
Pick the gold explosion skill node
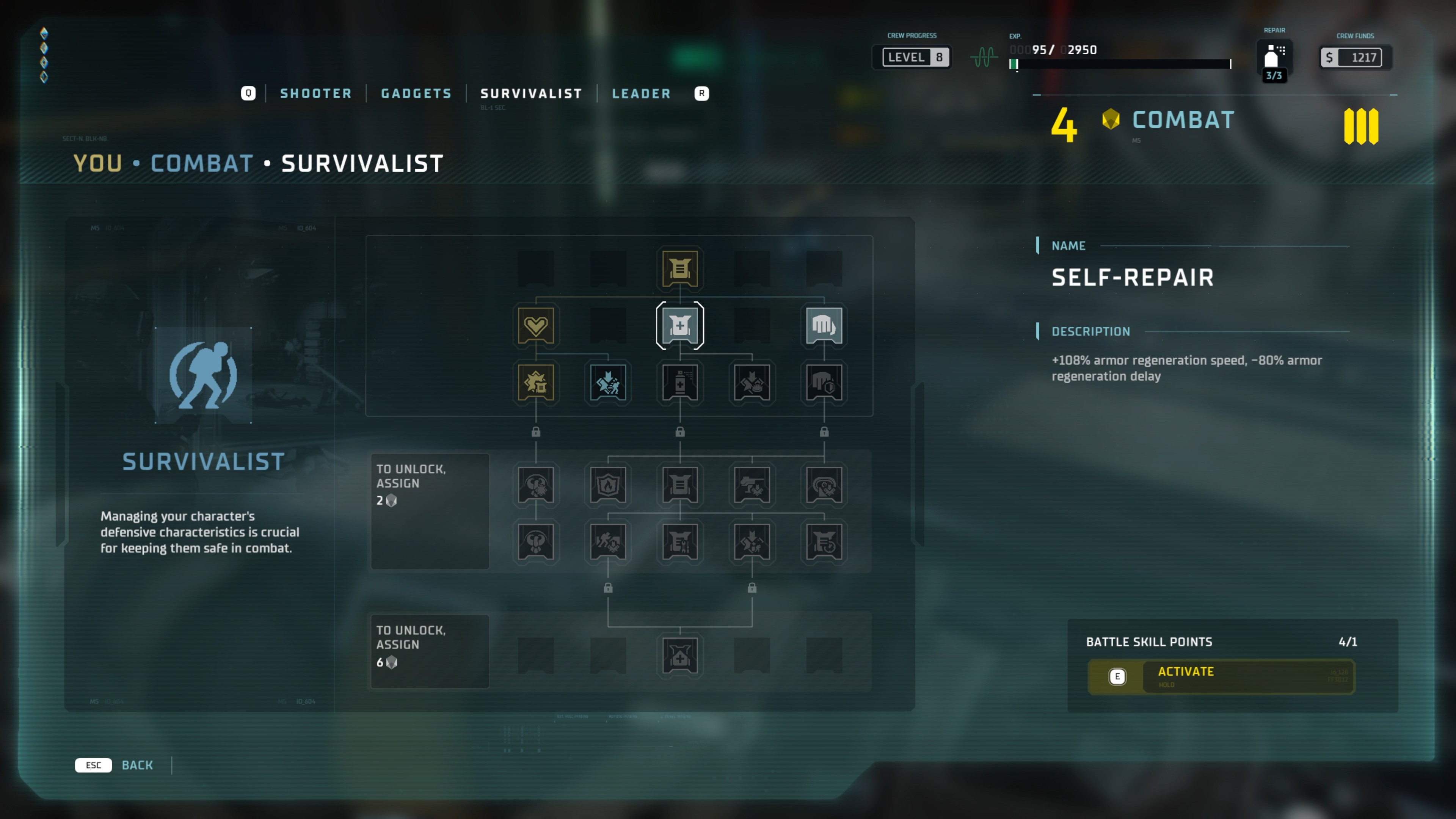tap(535, 383)
